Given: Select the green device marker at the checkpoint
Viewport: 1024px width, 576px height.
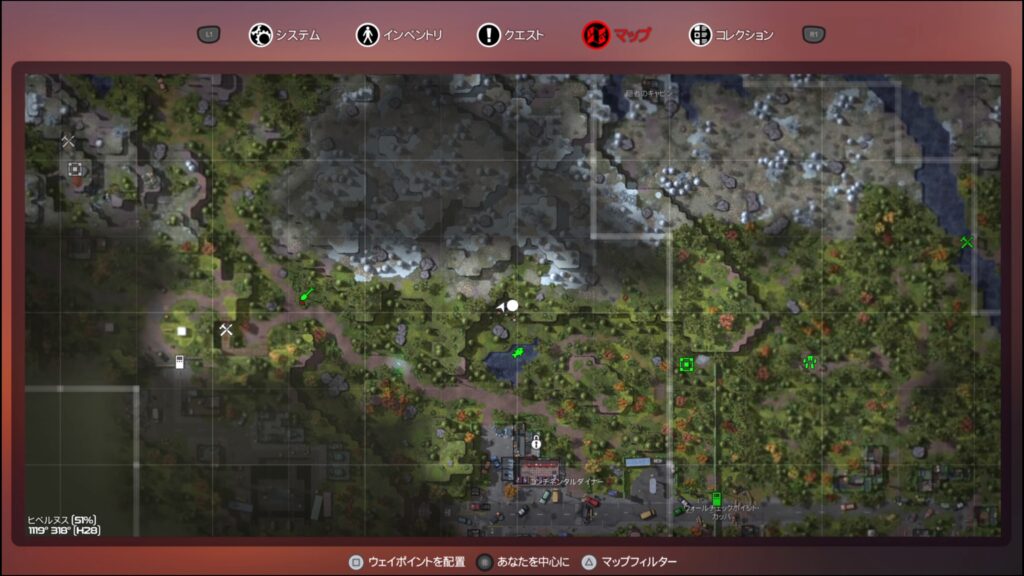Looking at the screenshot, I should coord(716,498).
